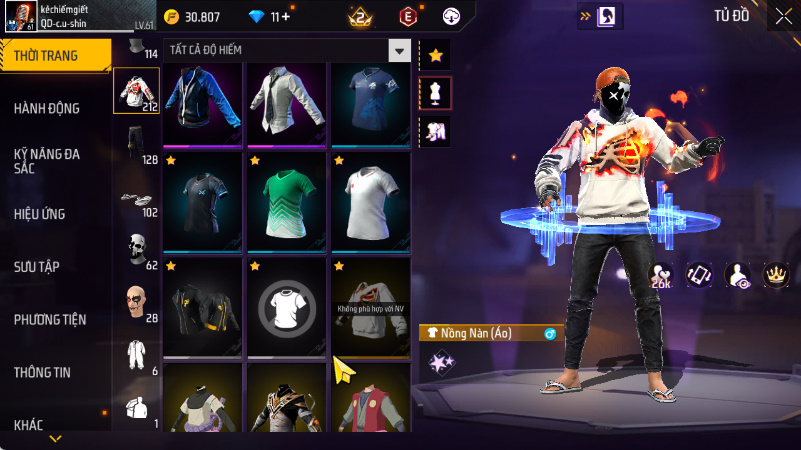Show favorites with the star filter
The width and height of the screenshot is (801, 450).
[x=435, y=55]
